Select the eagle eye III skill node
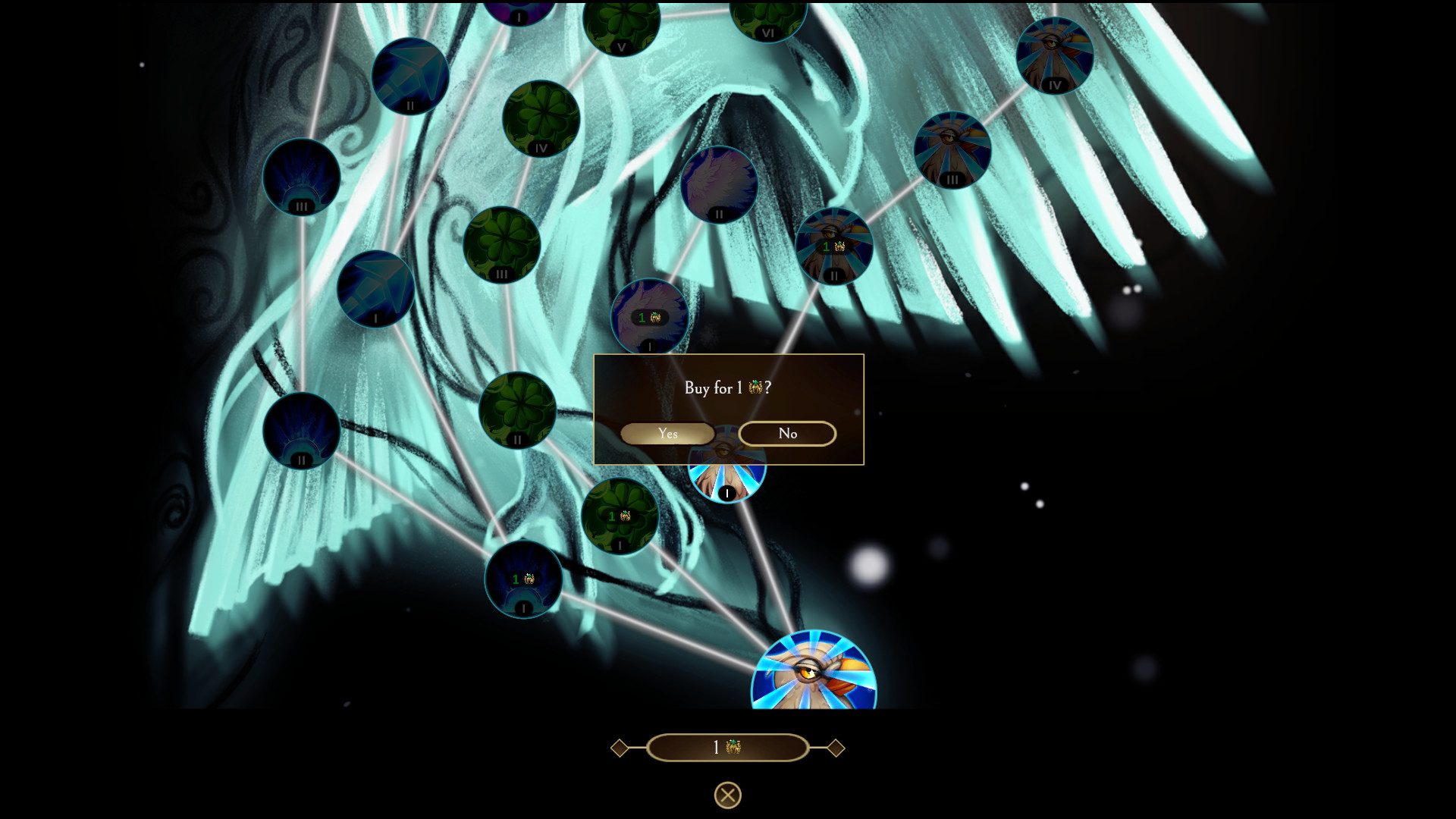Screen dimensions: 1456x819 coord(953,150)
